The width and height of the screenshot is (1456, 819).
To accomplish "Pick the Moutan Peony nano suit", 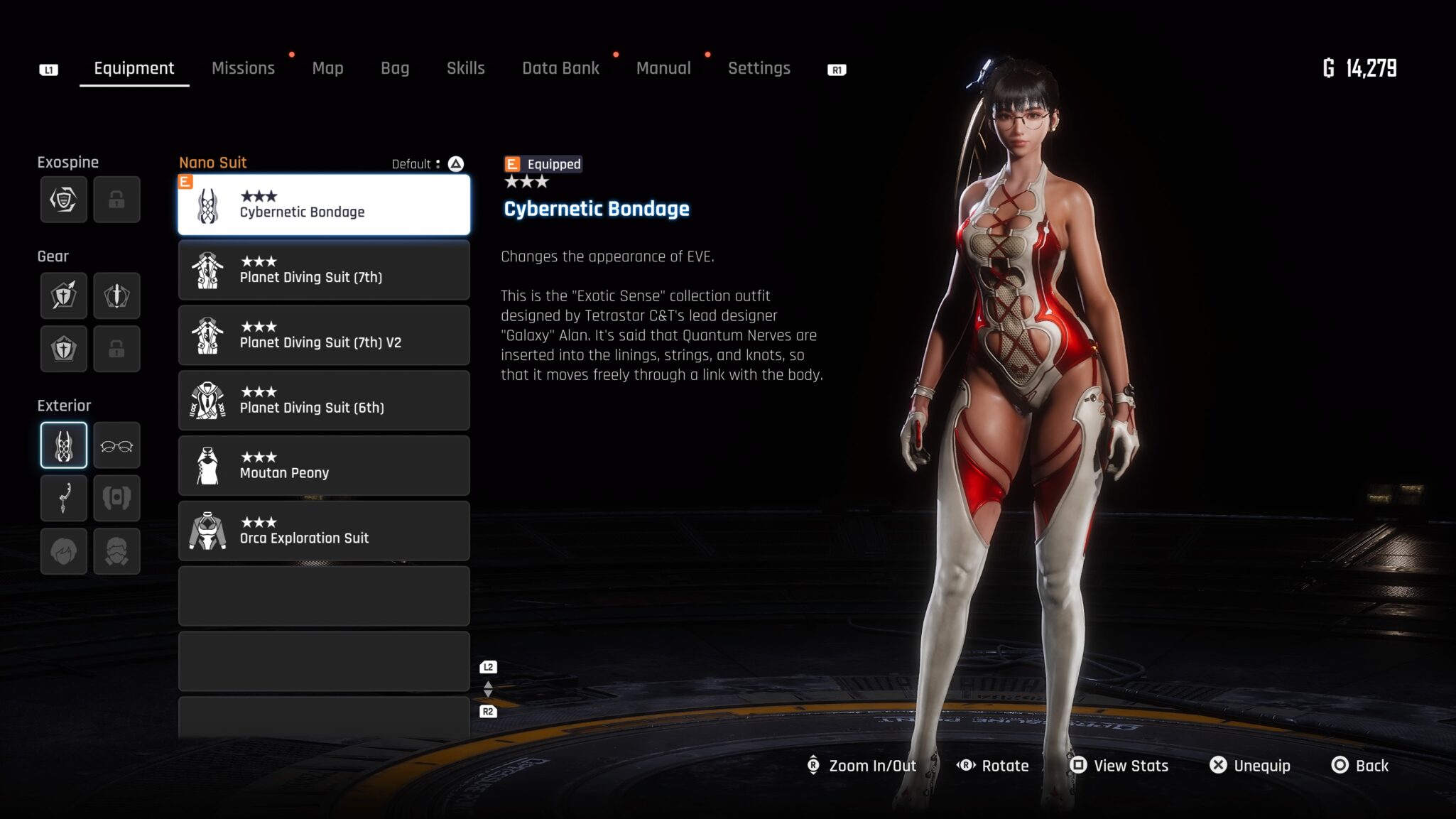I will (x=324, y=466).
